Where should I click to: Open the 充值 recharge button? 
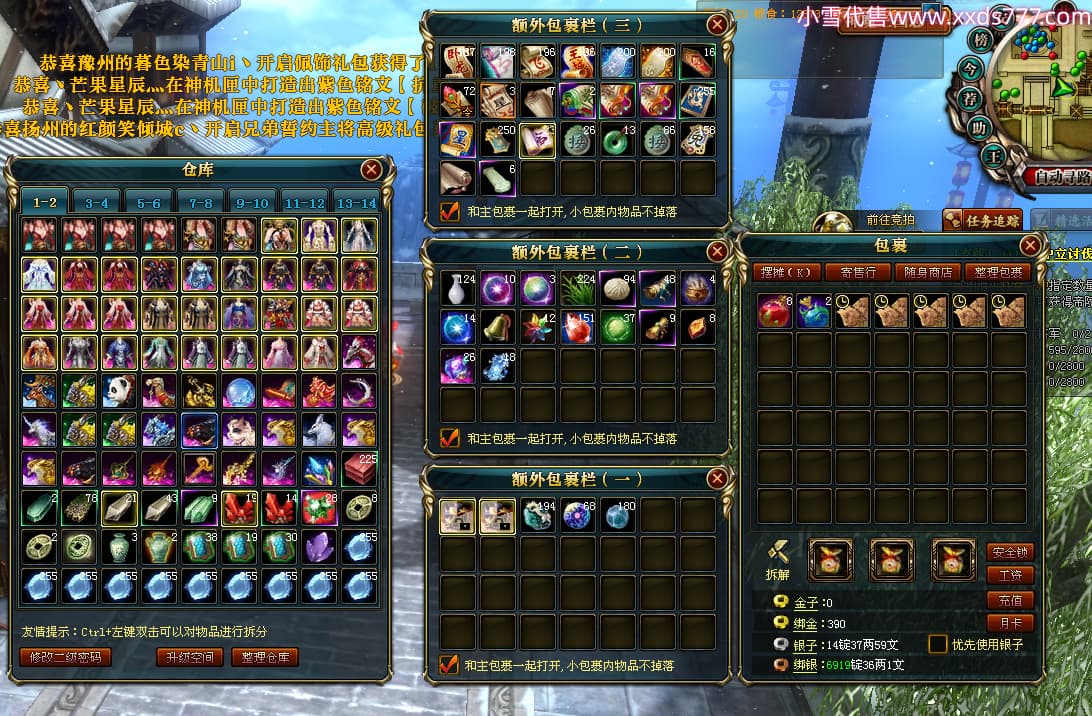coord(1009,600)
